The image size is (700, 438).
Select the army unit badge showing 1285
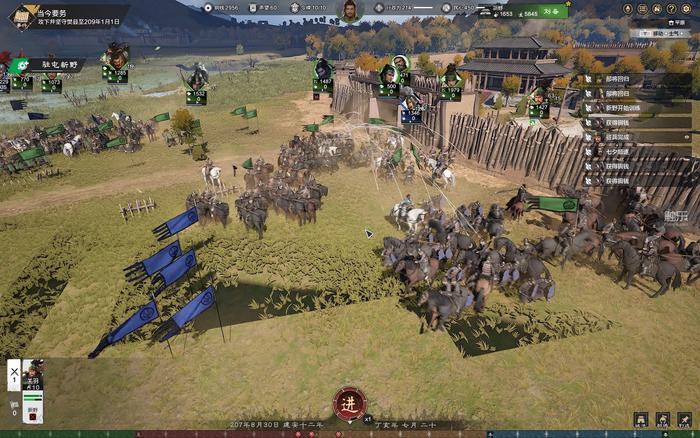click(x=119, y=73)
